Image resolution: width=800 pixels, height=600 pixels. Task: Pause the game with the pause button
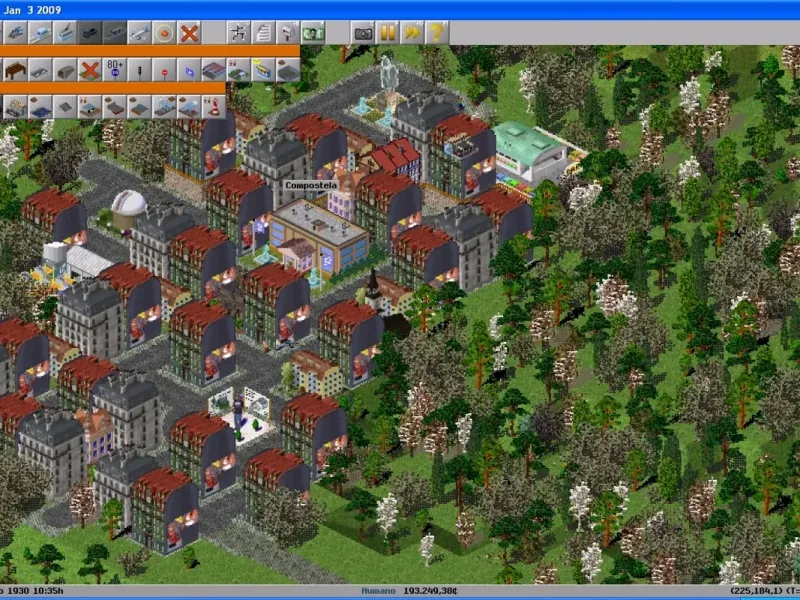coord(388,32)
